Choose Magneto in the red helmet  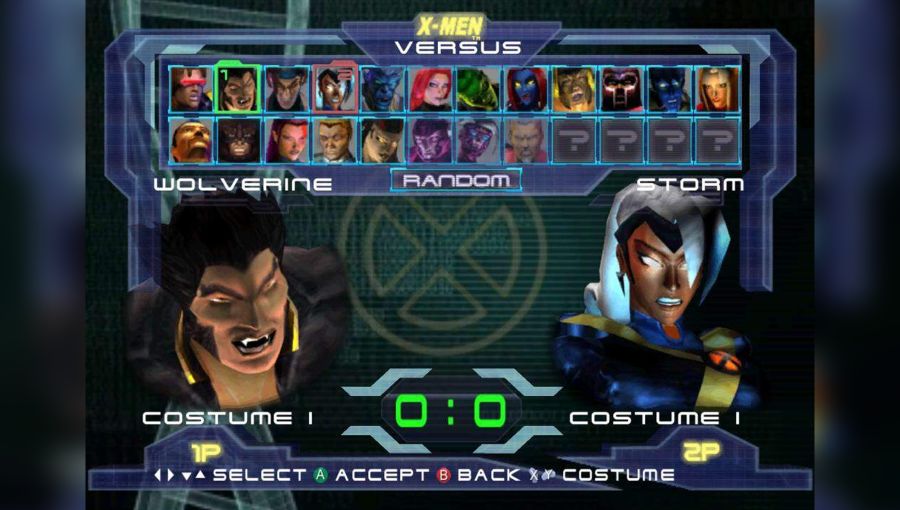coord(622,89)
